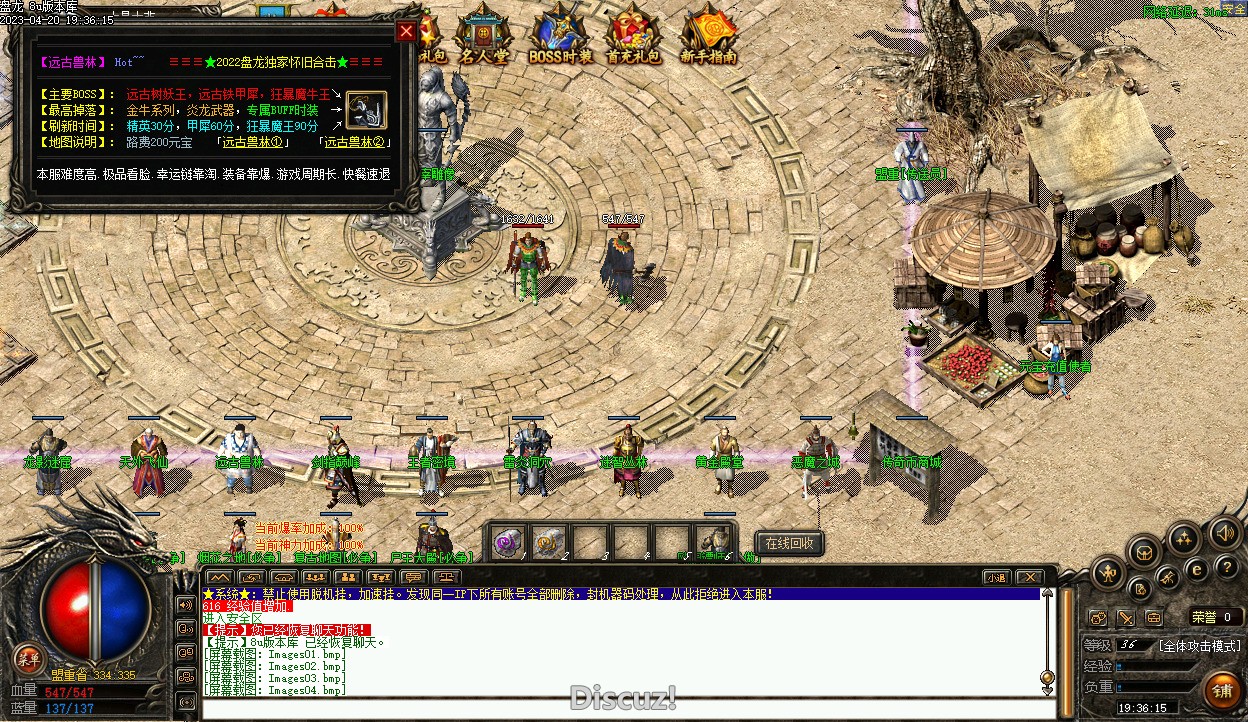Use the purple swirl scroll in hotbar

[509, 542]
